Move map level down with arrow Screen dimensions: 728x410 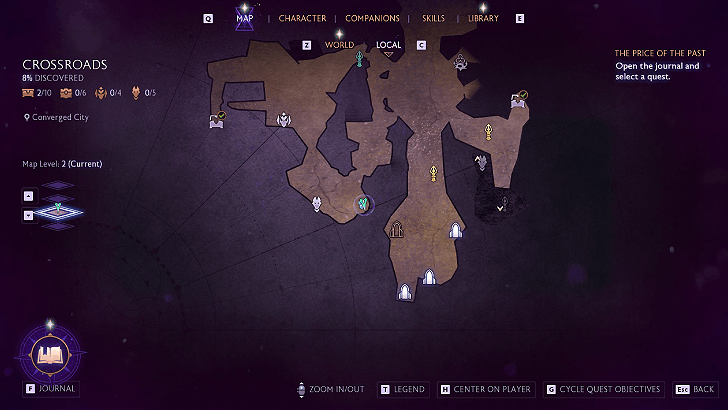click(x=28, y=214)
